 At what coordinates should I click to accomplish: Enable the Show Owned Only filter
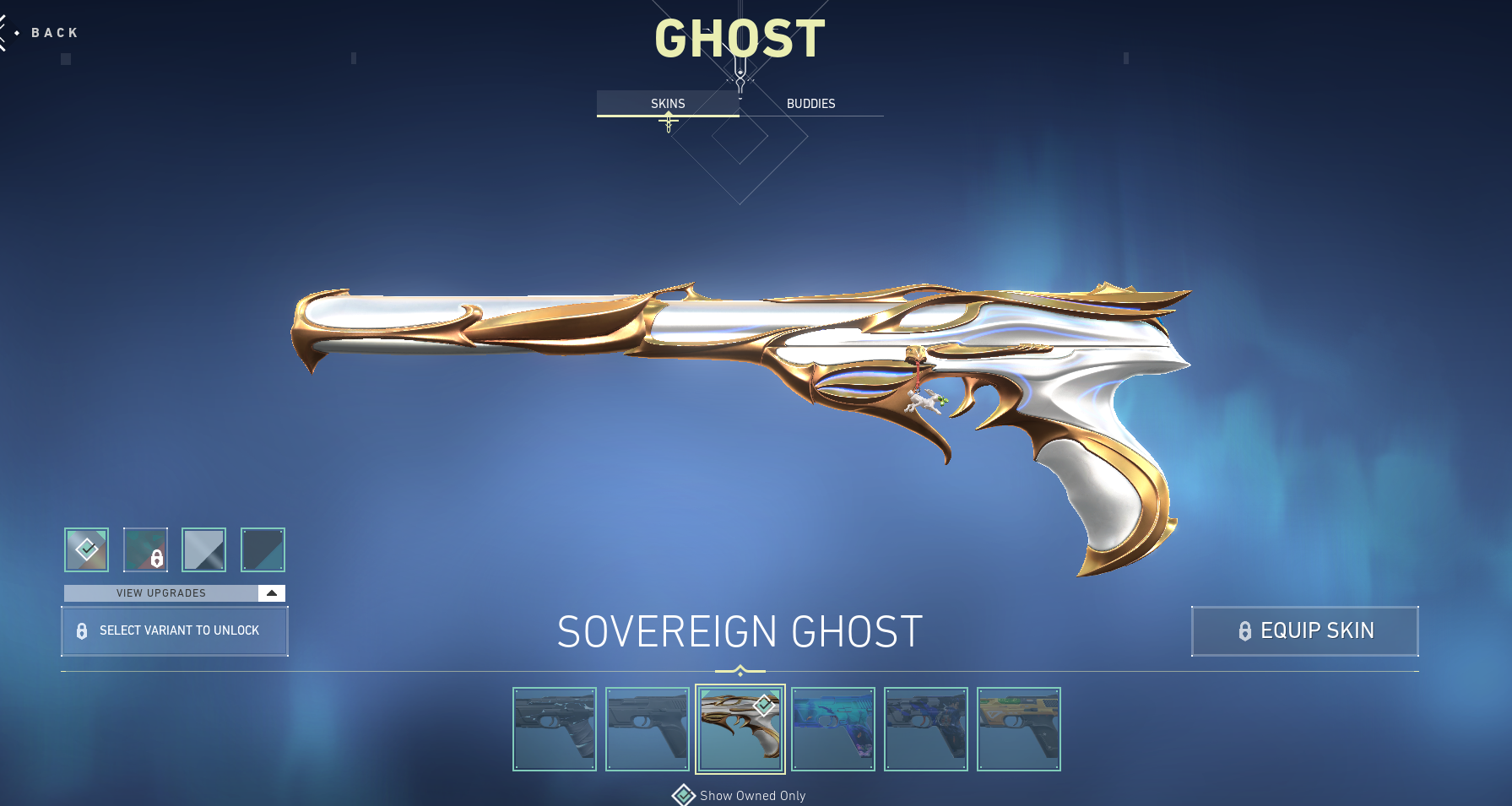[751, 795]
